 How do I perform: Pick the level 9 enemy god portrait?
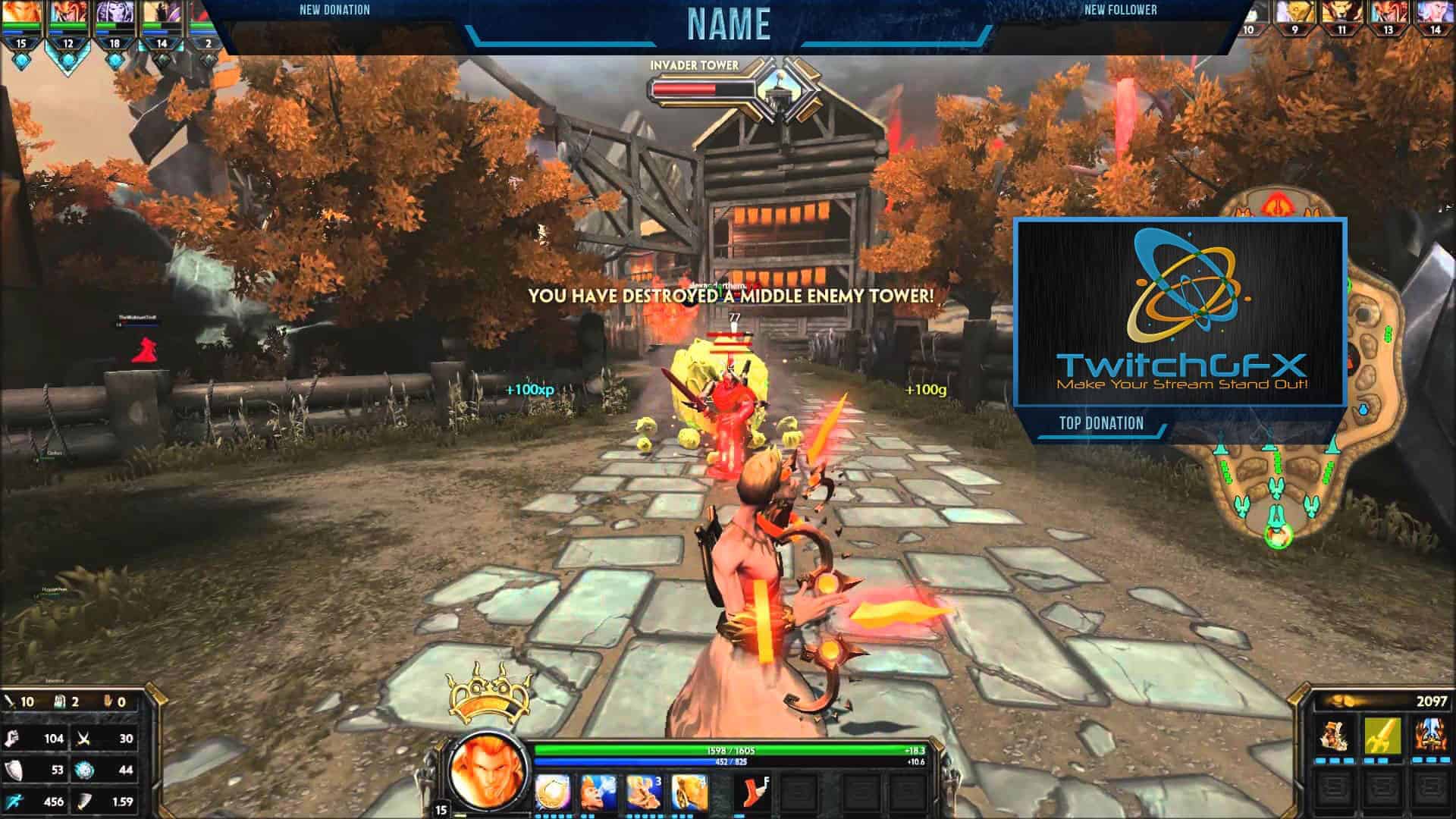1294,14
